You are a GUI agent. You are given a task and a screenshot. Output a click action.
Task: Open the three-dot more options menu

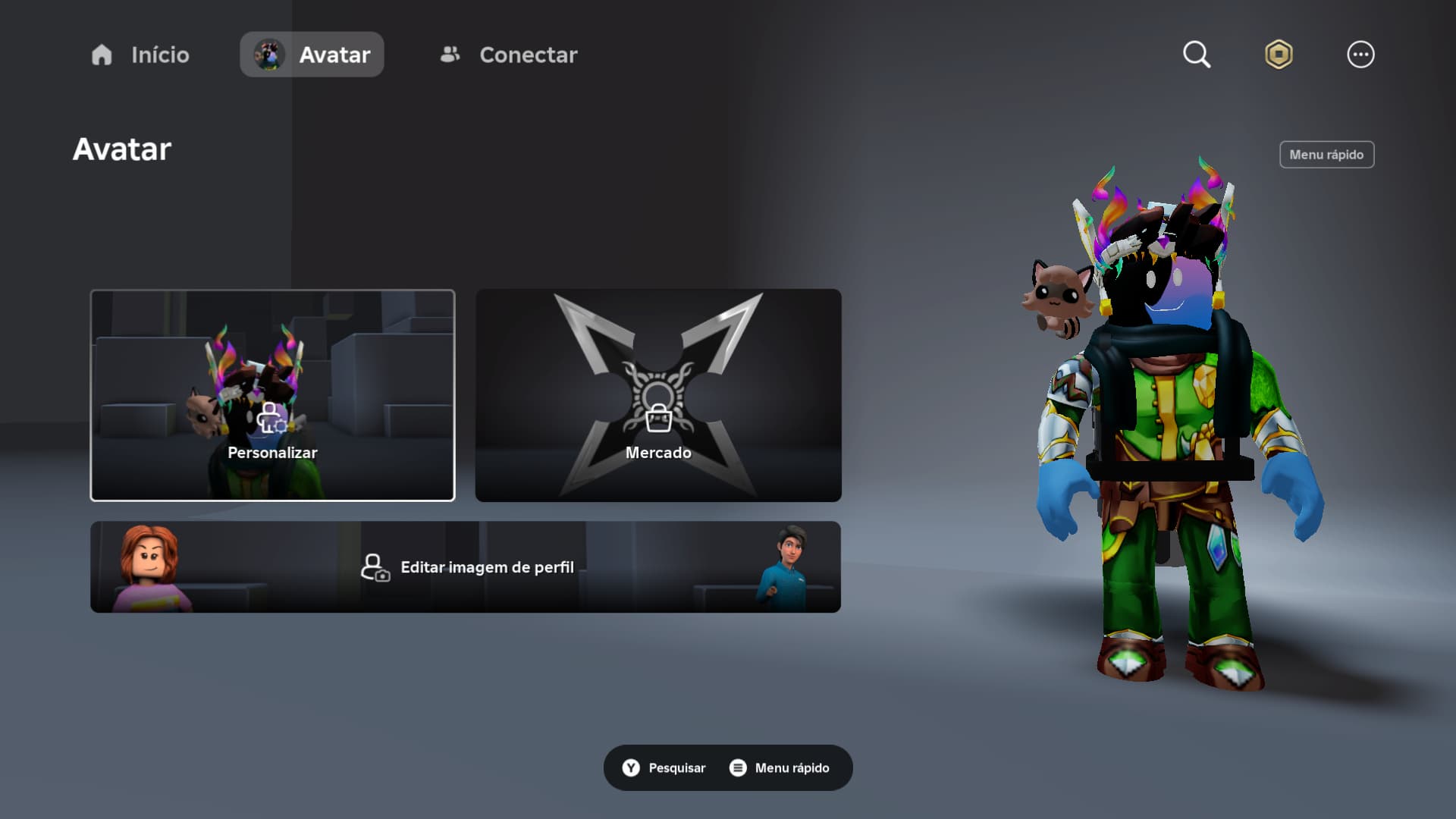pos(1360,55)
